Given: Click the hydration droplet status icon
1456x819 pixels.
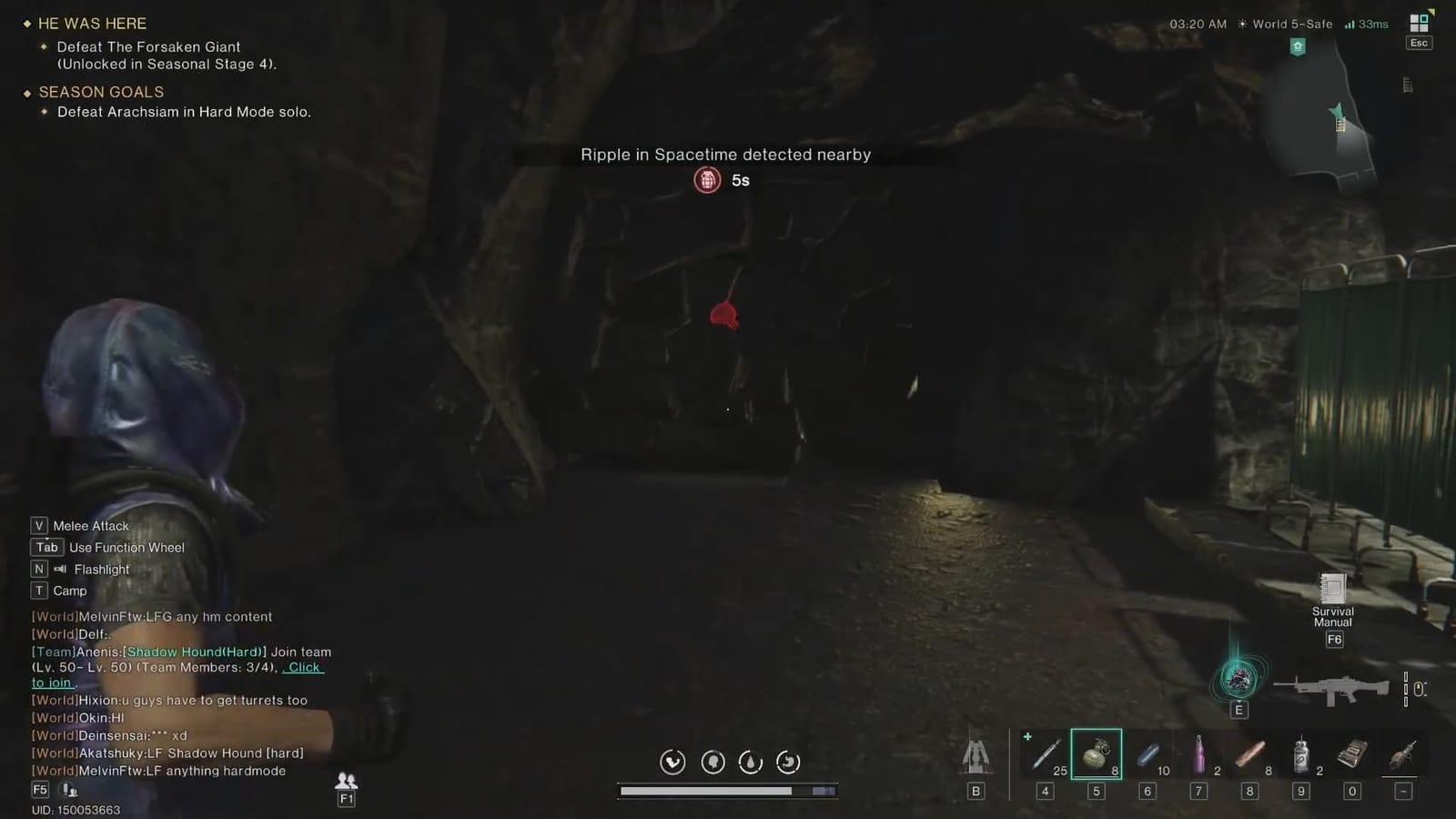Looking at the screenshot, I should (x=750, y=762).
